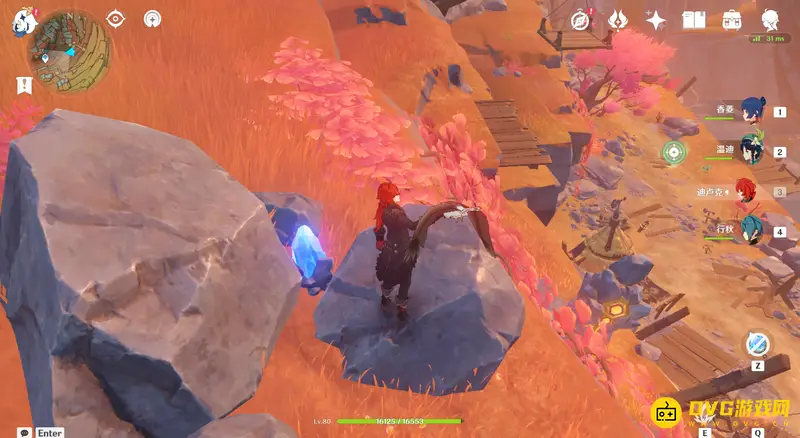The height and width of the screenshot is (438, 800).
Task: Open the Wish star icon
Action: pos(656,20)
